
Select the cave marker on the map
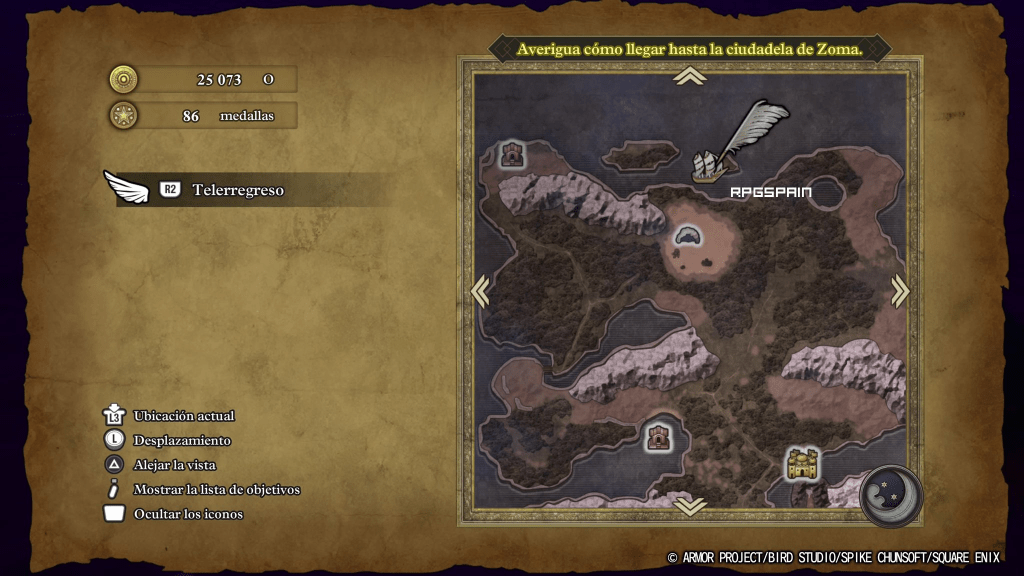(x=688, y=237)
